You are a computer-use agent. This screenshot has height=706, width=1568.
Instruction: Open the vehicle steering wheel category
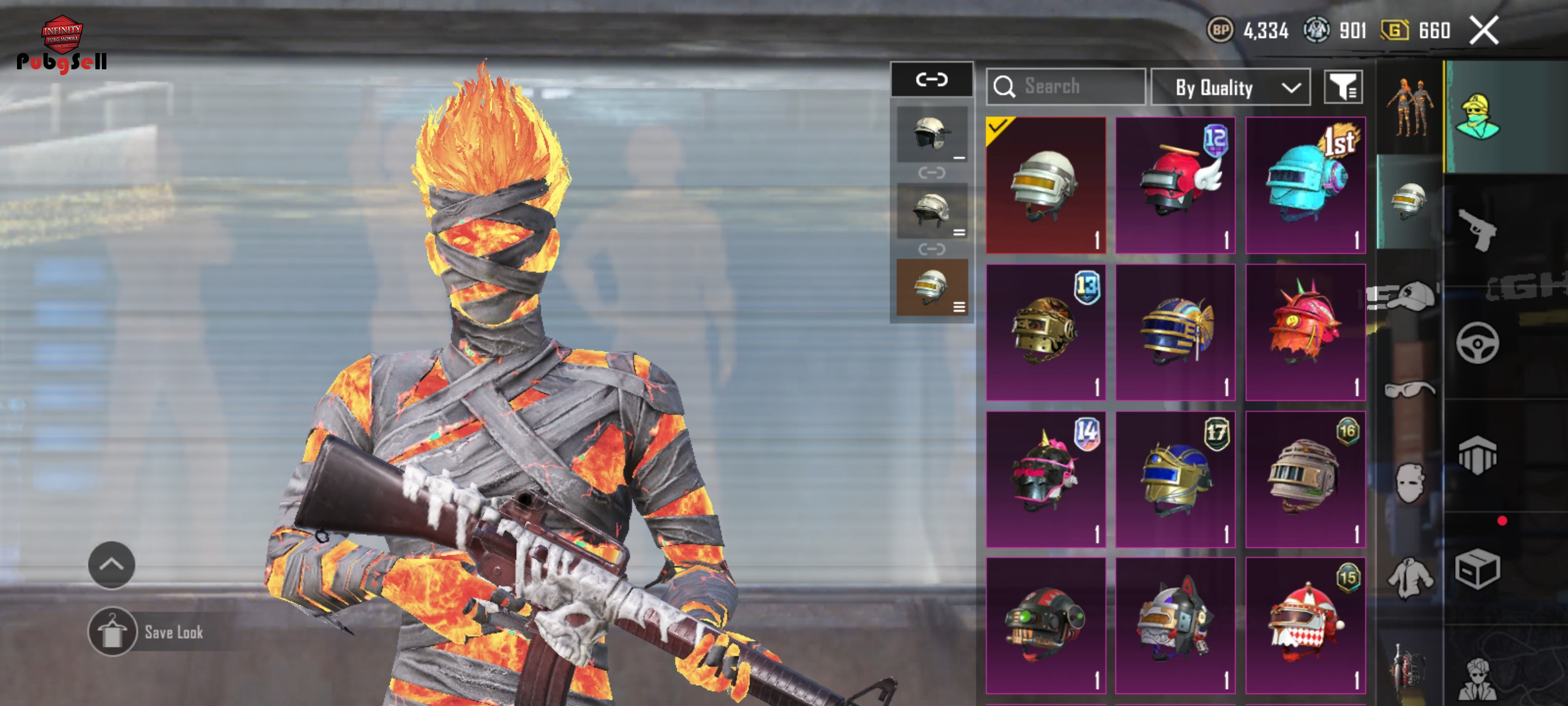pyautogui.click(x=1477, y=343)
